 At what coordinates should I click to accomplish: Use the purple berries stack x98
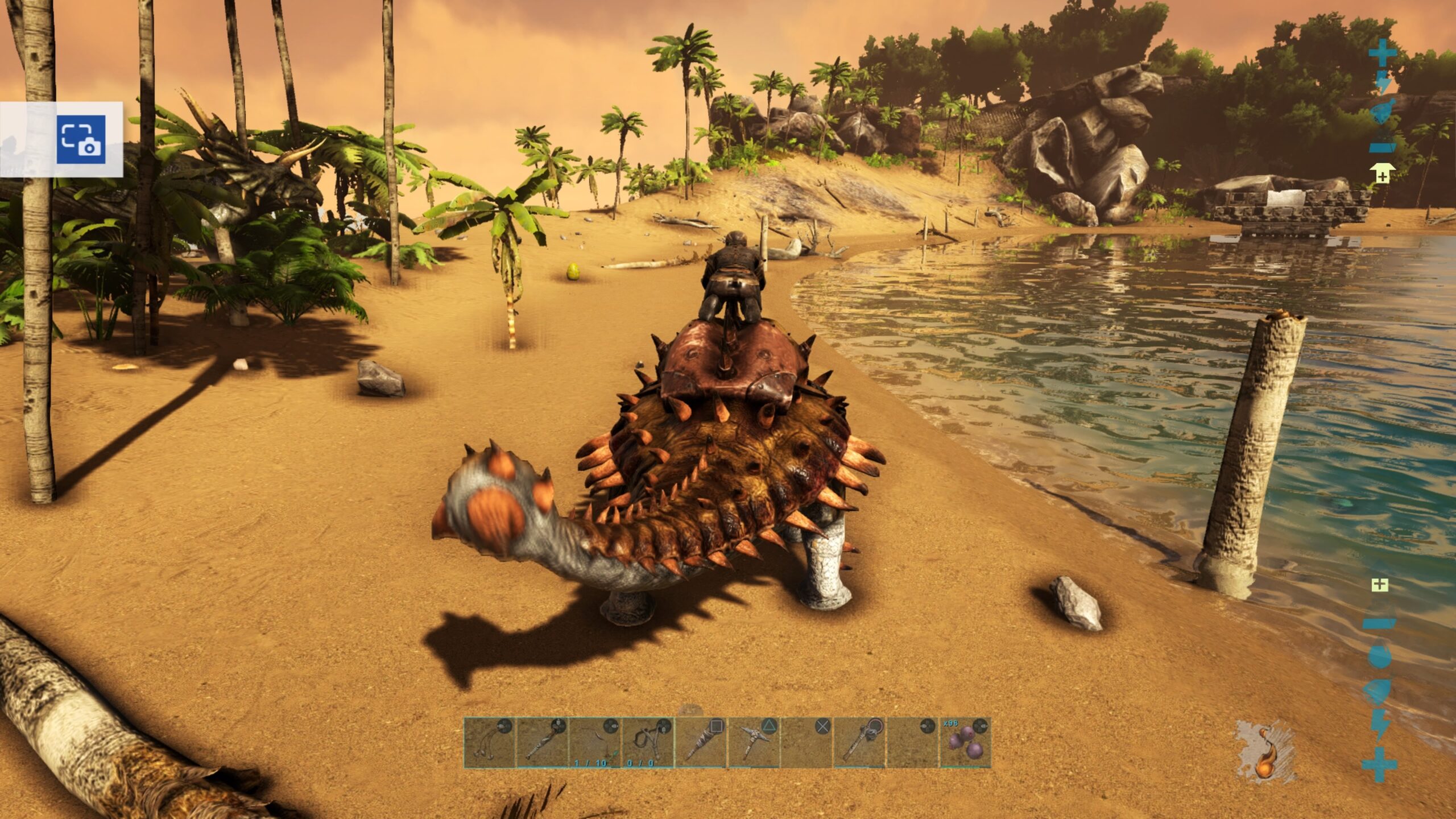coord(965,742)
